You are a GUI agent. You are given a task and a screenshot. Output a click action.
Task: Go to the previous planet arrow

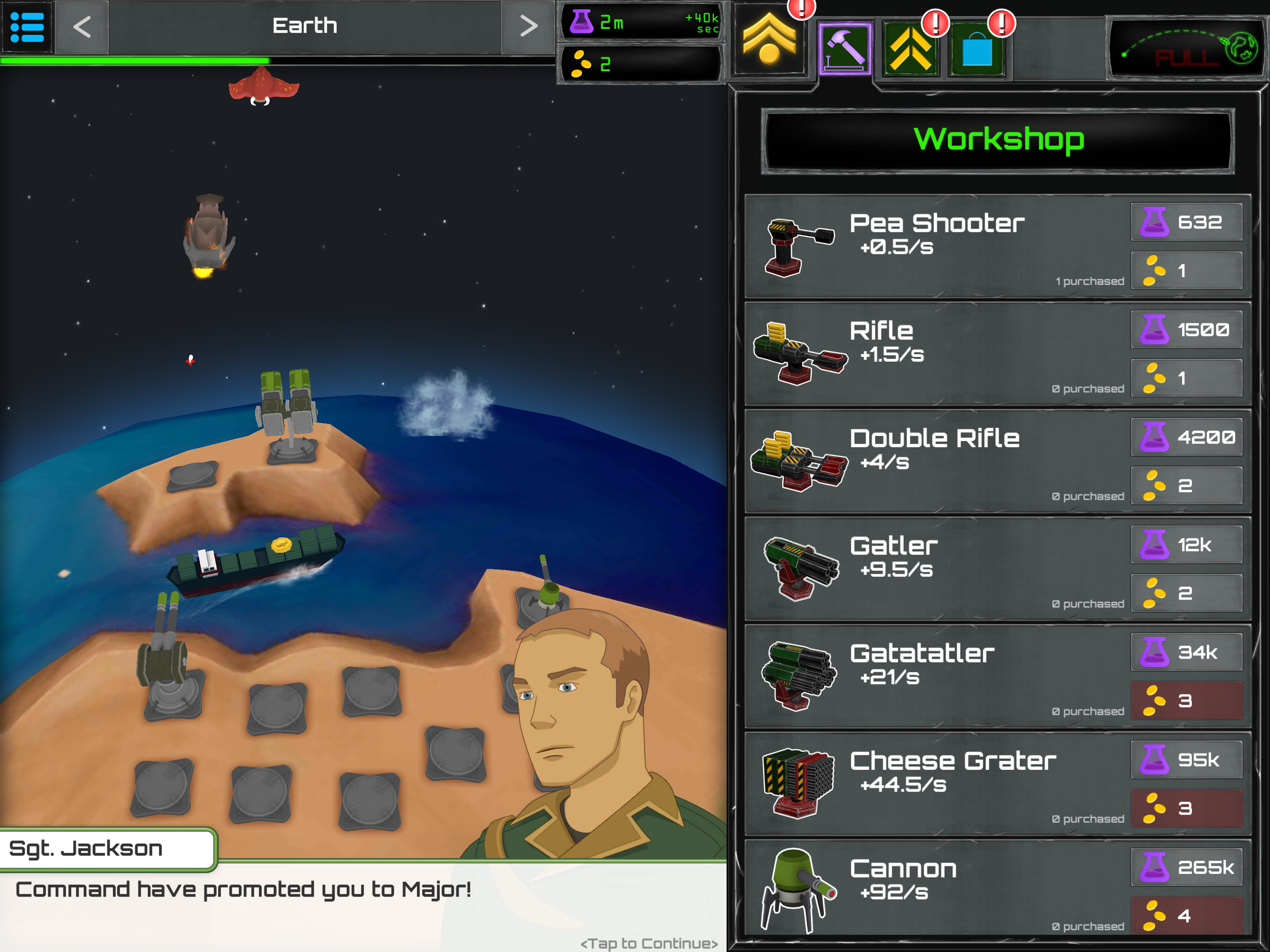pyautogui.click(x=82, y=26)
